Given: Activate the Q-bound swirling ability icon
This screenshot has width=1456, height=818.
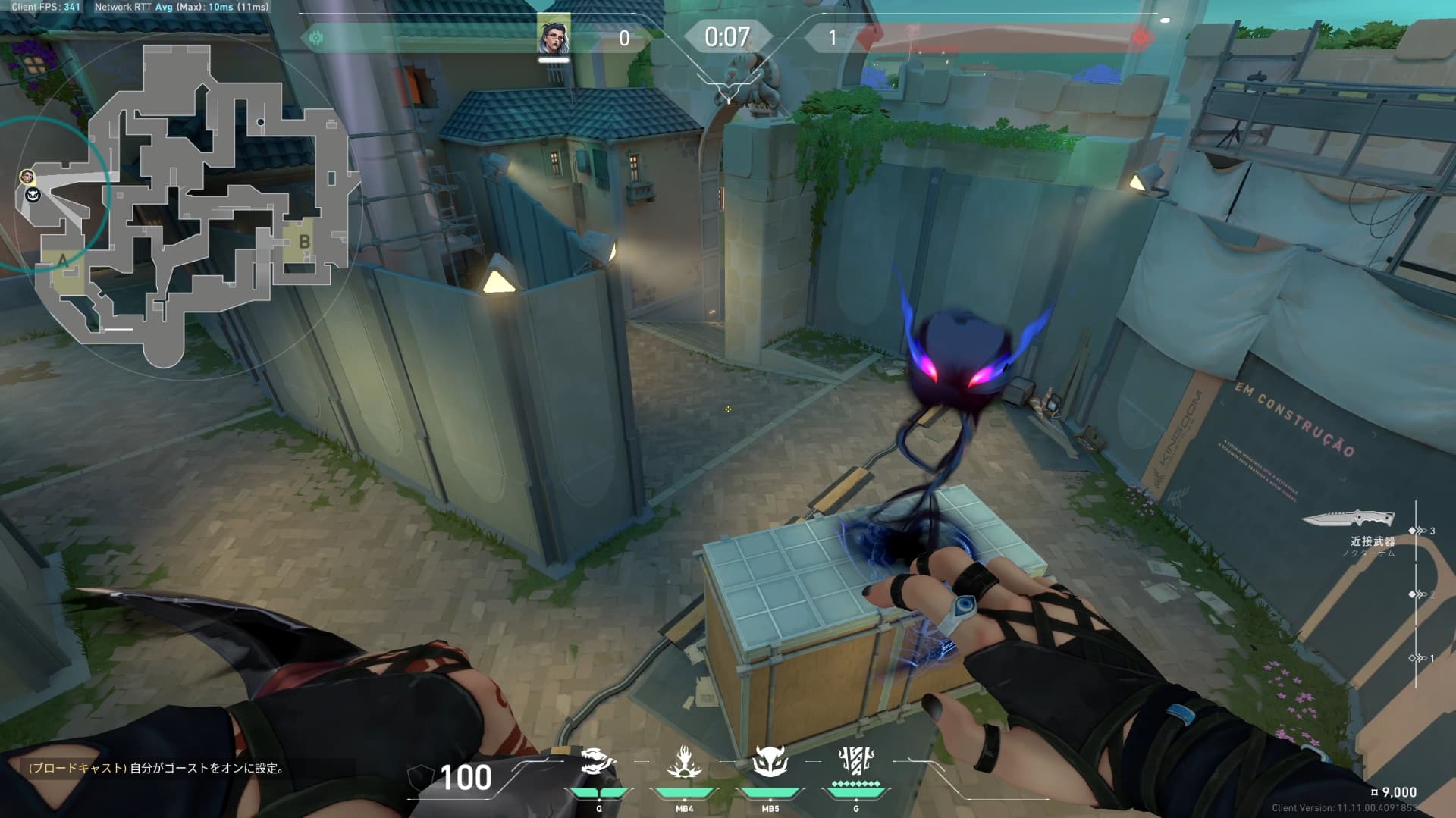Looking at the screenshot, I should coord(598,761).
